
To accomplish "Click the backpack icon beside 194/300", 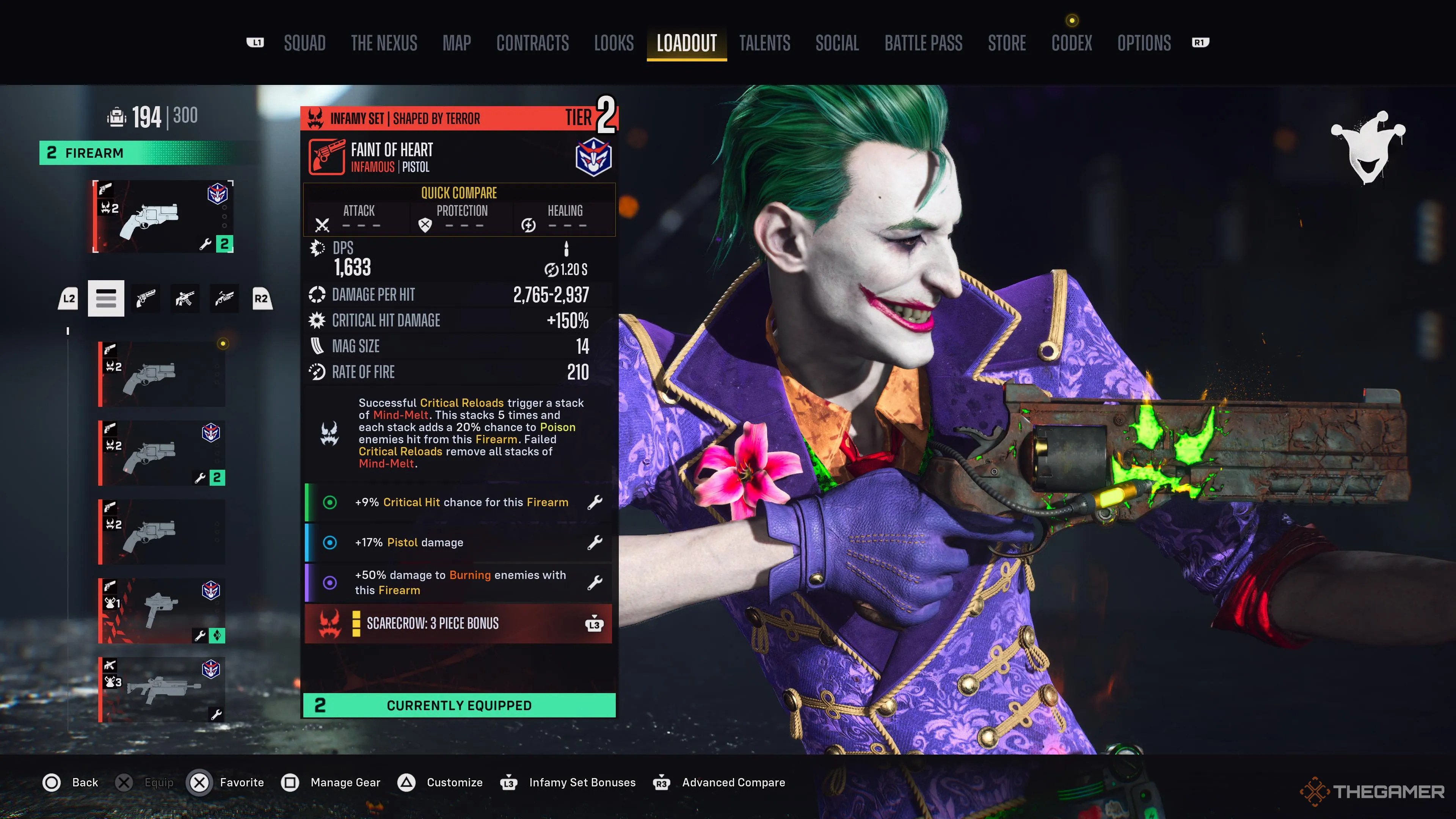I will 117,116.
